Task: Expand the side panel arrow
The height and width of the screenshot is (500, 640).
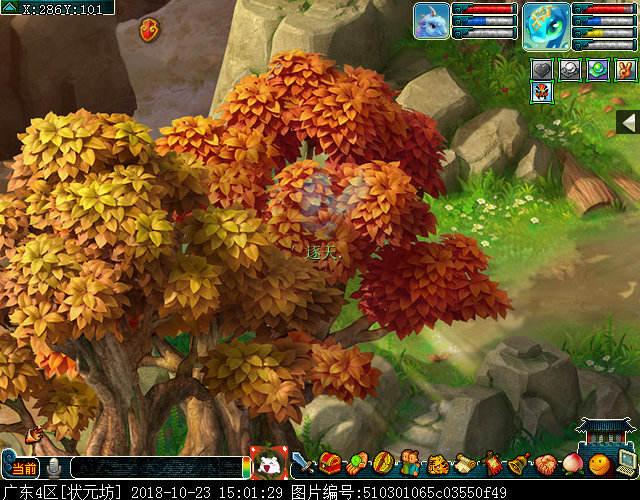Action: [x=627, y=122]
